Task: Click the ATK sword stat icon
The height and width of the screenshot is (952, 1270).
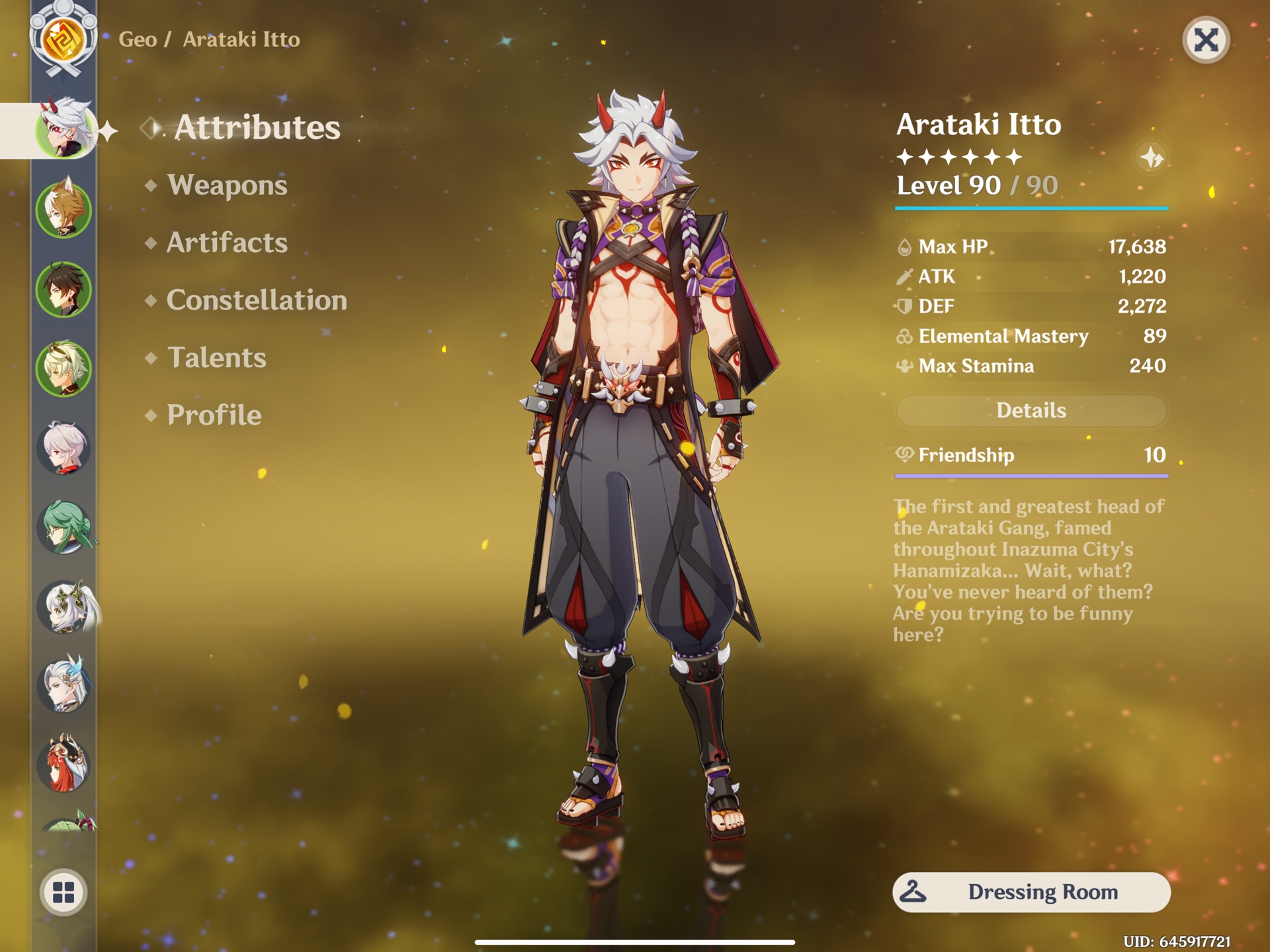Action: pos(904,277)
